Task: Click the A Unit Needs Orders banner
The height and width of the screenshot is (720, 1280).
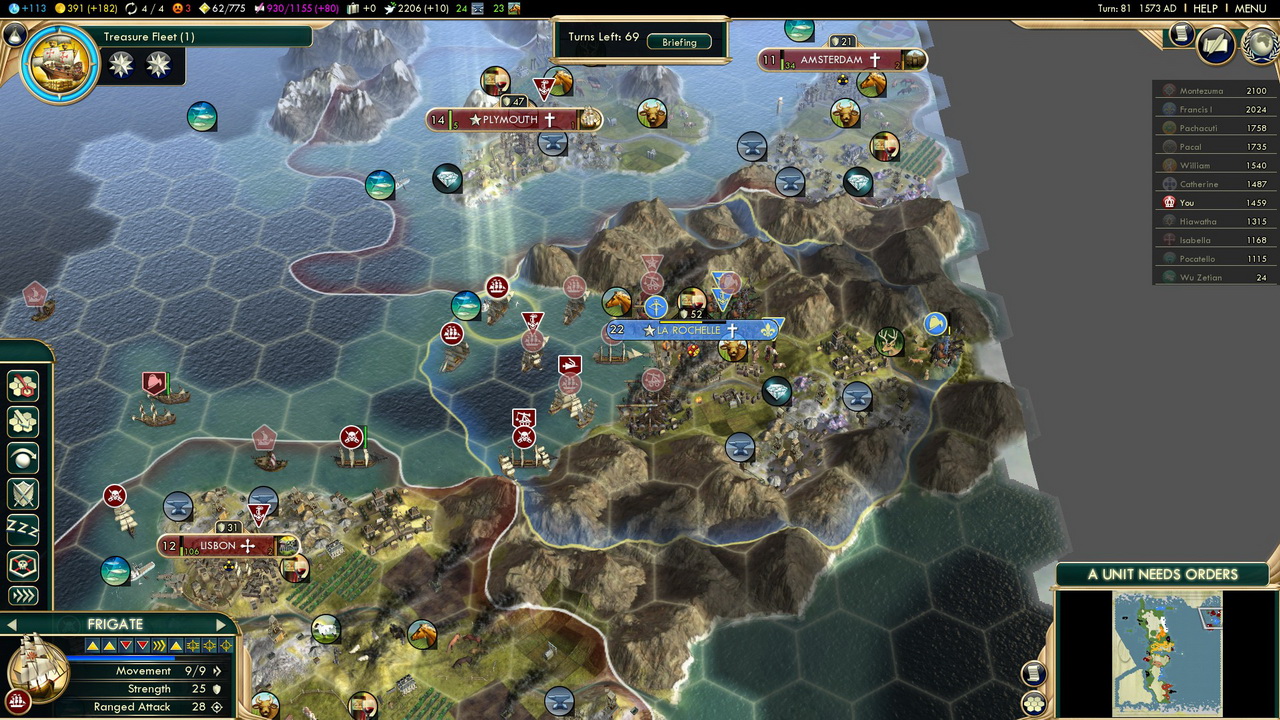Action: point(1162,574)
